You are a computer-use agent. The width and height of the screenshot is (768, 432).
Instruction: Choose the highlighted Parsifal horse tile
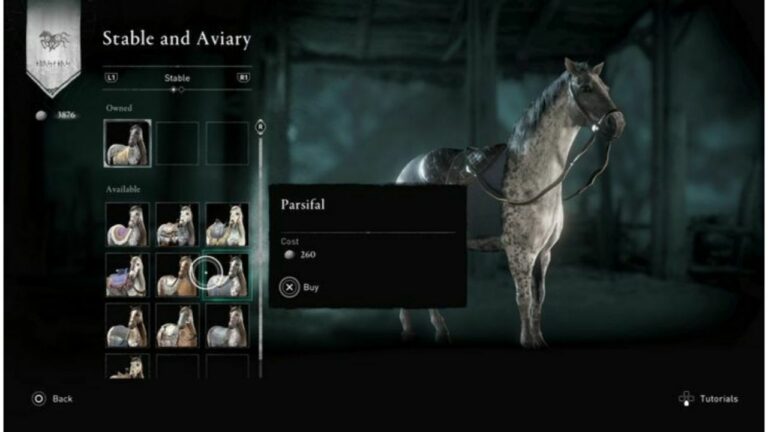tap(226, 275)
